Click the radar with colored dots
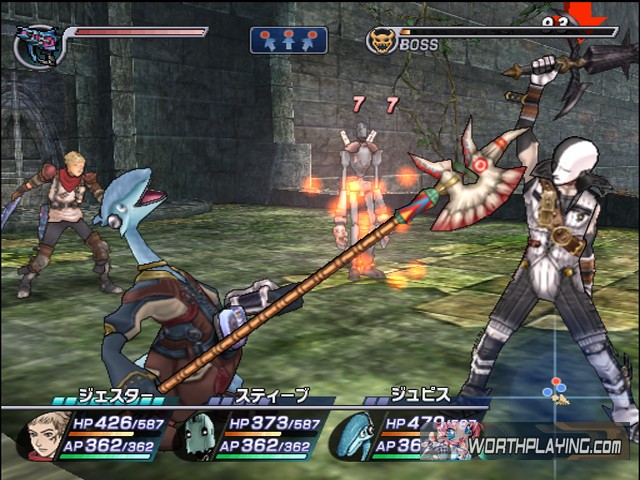Screen dimensions: 640x480 [x=555, y=390]
